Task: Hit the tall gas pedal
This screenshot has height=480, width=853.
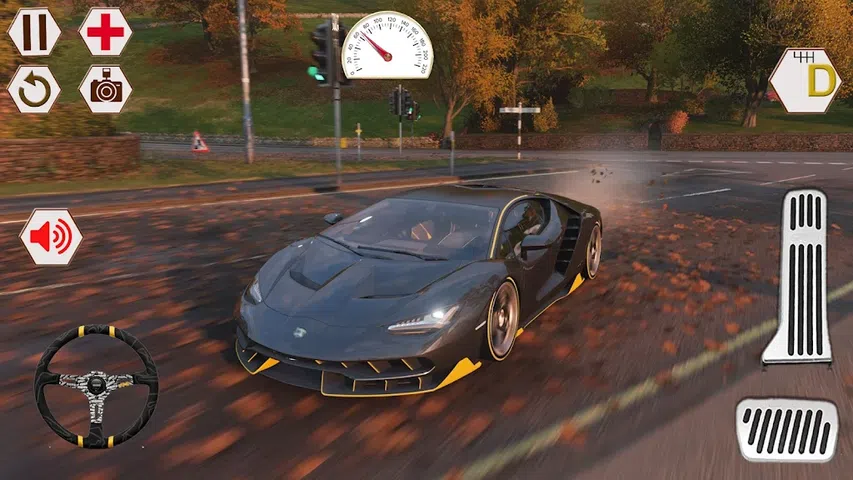Action: pyautogui.click(x=798, y=277)
